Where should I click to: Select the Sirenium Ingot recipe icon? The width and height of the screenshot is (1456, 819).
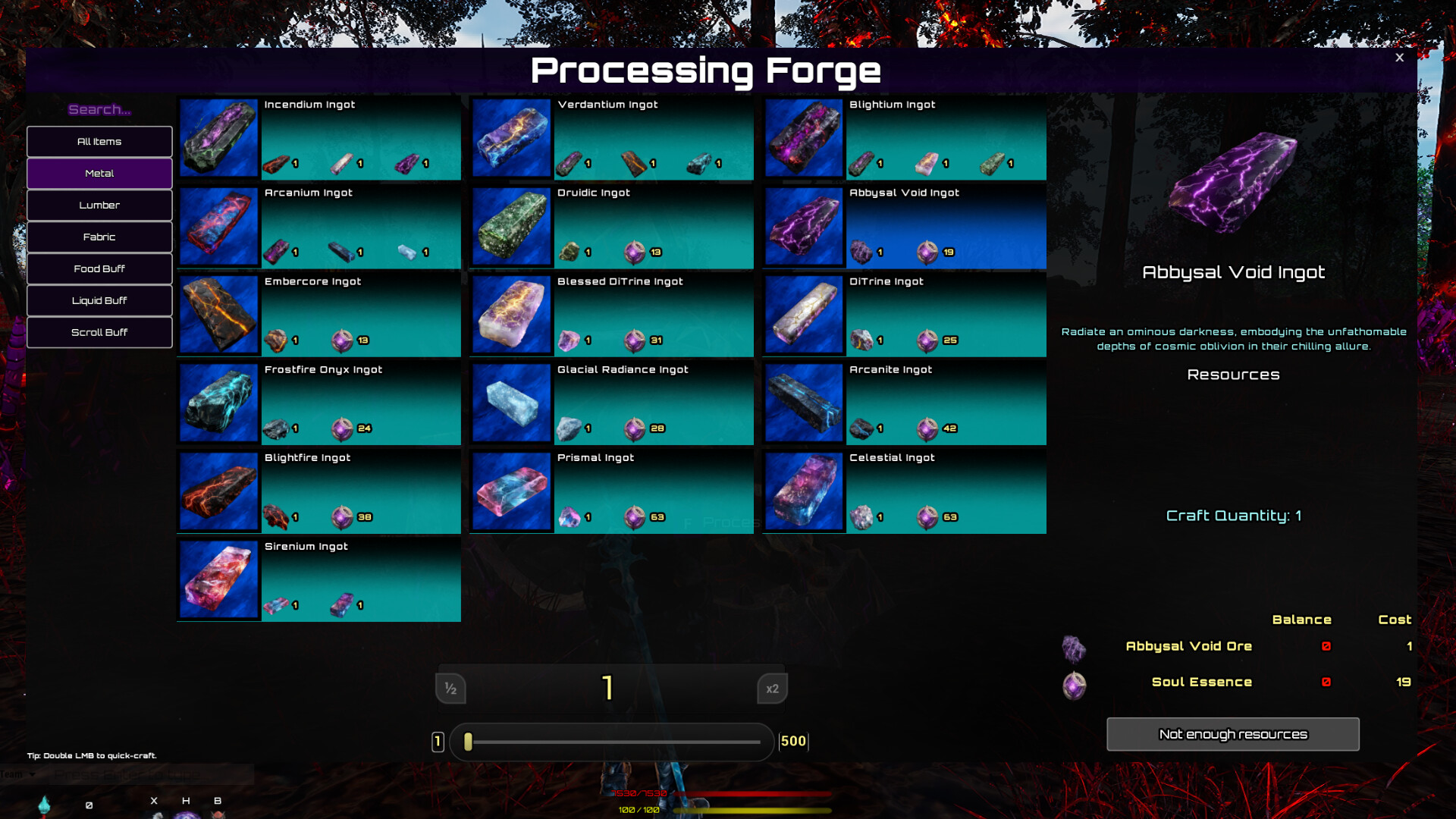218,579
